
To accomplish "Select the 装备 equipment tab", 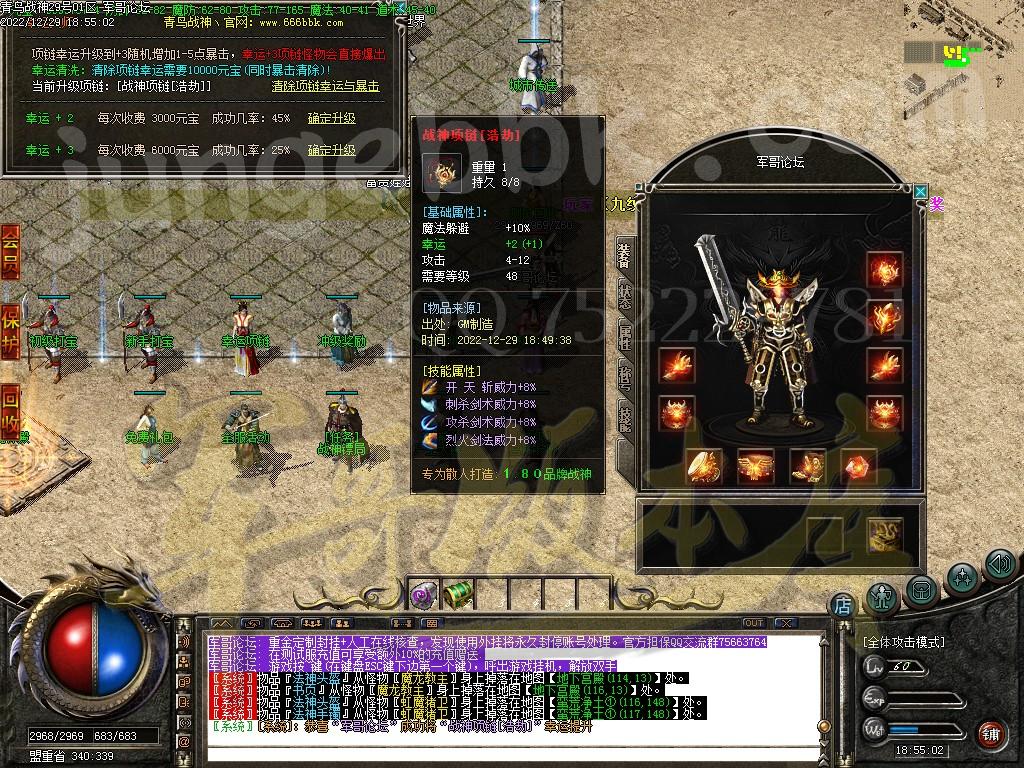I will [x=624, y=256].
